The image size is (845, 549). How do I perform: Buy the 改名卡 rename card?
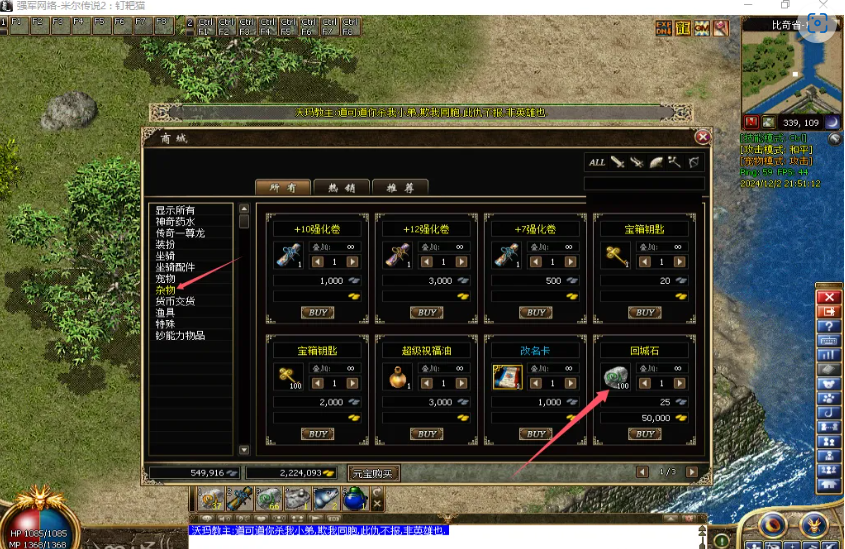click(x=536, y=434)
